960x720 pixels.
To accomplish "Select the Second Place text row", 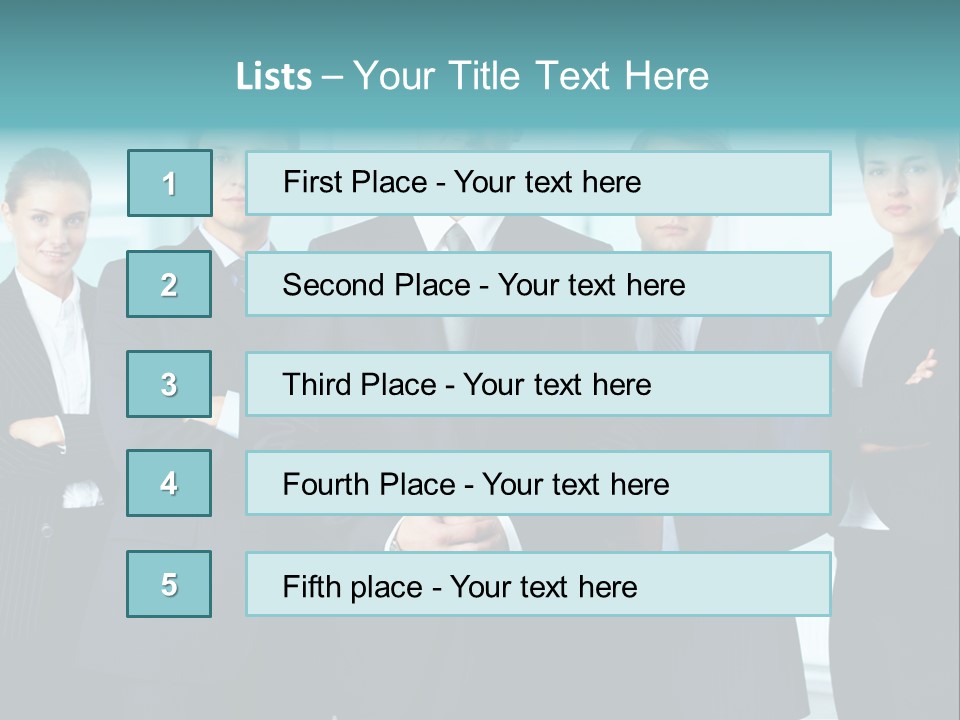I will click(x=538, y=284).
